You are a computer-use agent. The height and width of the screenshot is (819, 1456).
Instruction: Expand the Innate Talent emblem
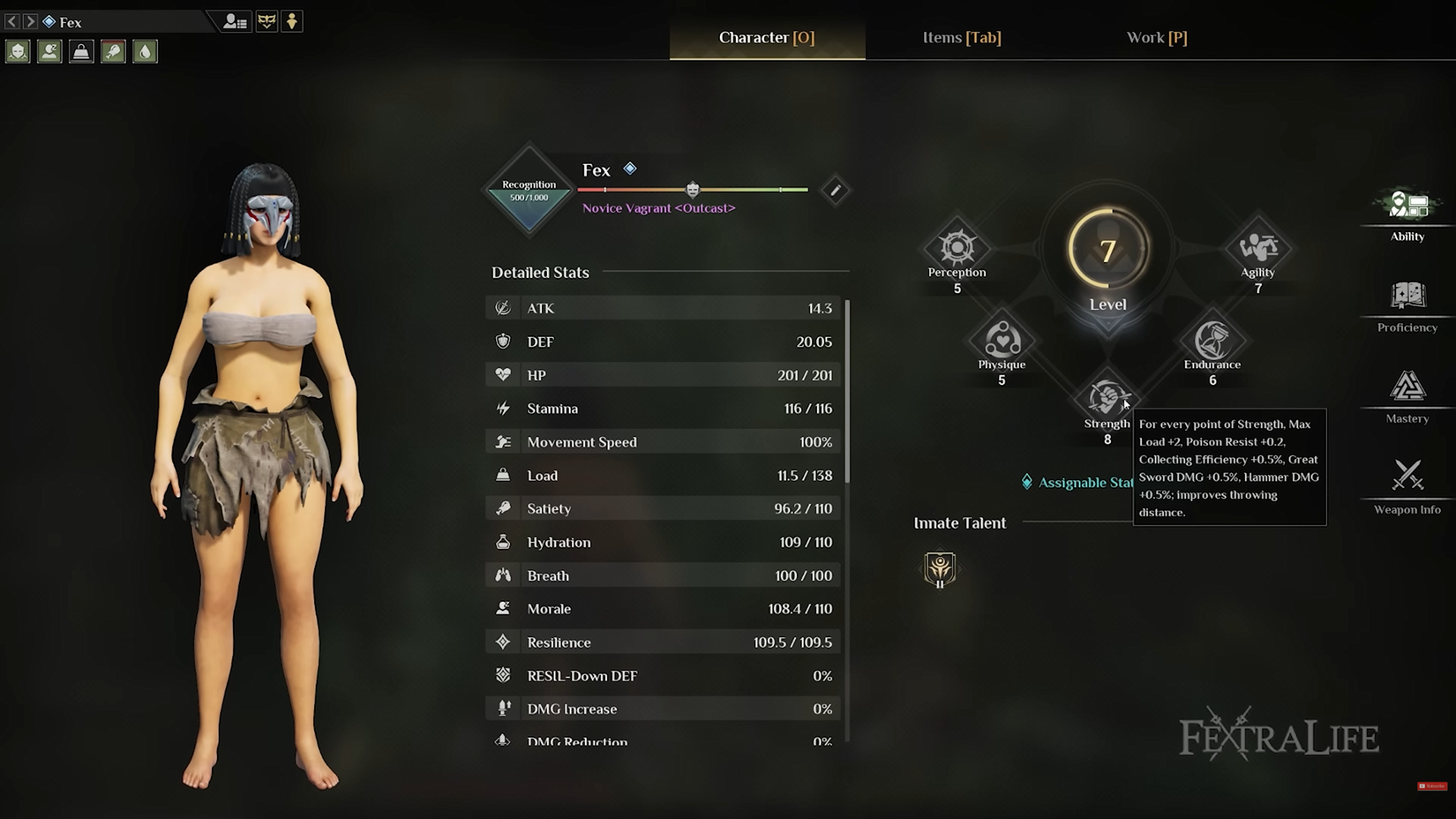[940, 569]
